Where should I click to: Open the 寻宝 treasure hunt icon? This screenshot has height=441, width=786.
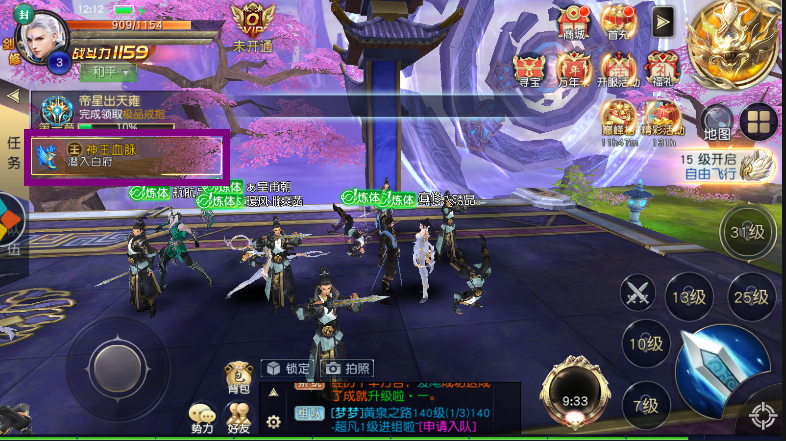point(528,69)
